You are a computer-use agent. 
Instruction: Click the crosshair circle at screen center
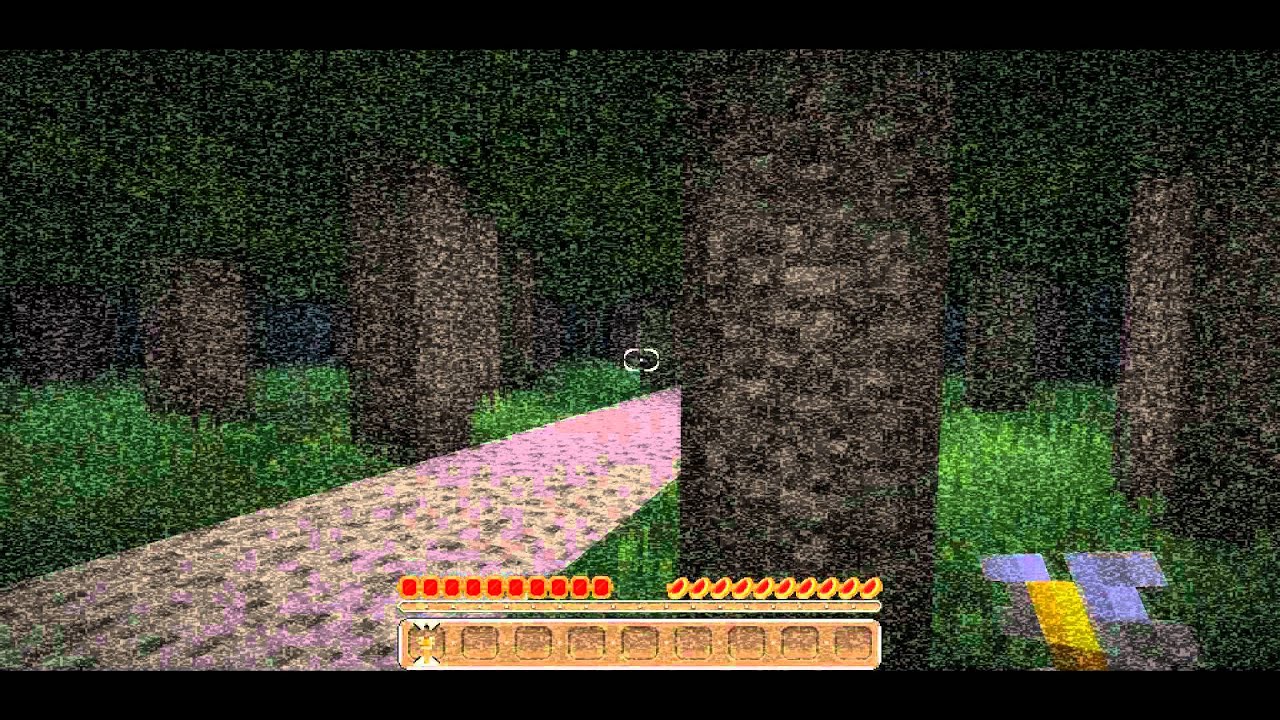(x=643, y=357)
